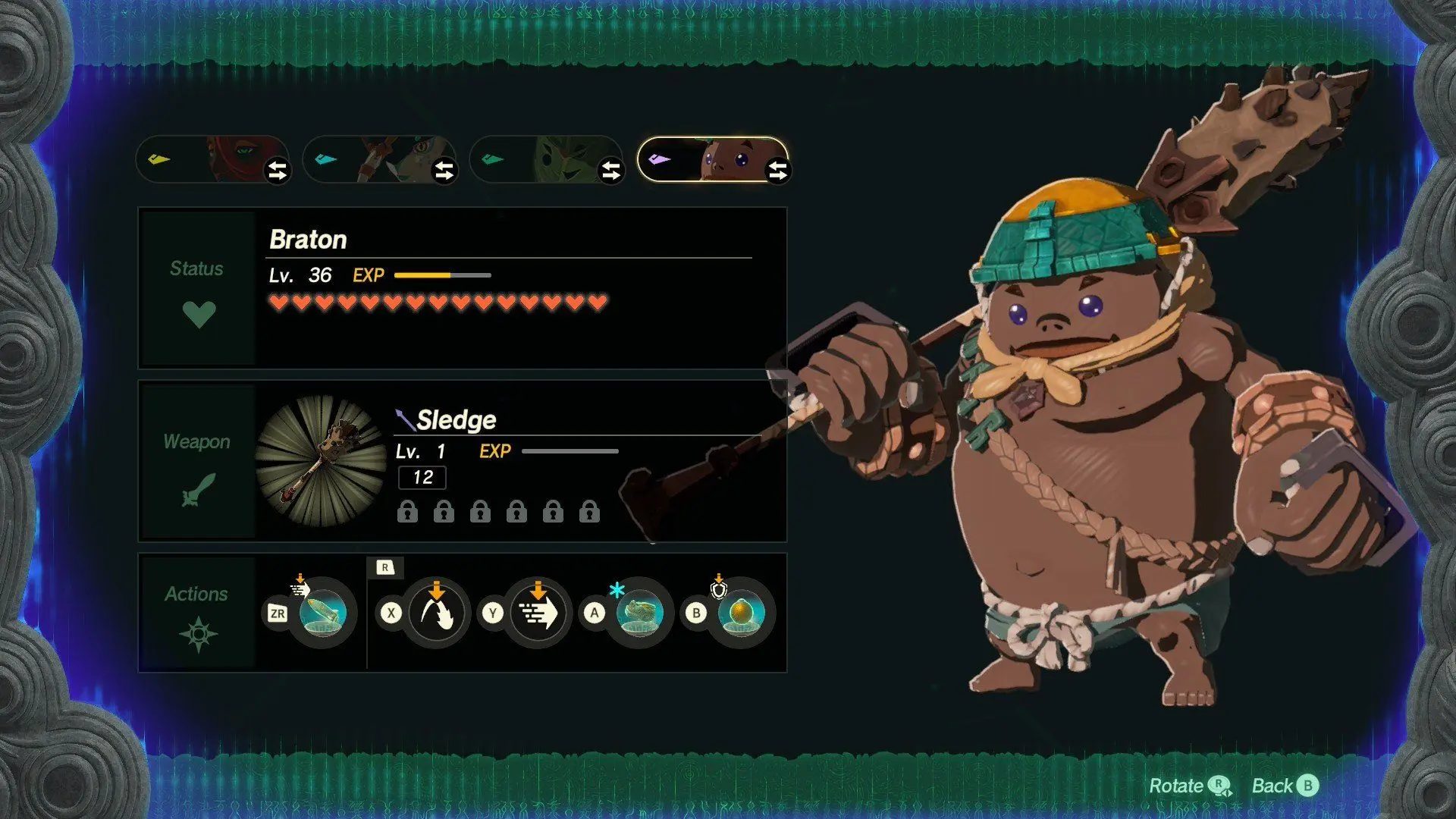
Task: Select the compass icon beside Actions label
Action: coord(197,635)
